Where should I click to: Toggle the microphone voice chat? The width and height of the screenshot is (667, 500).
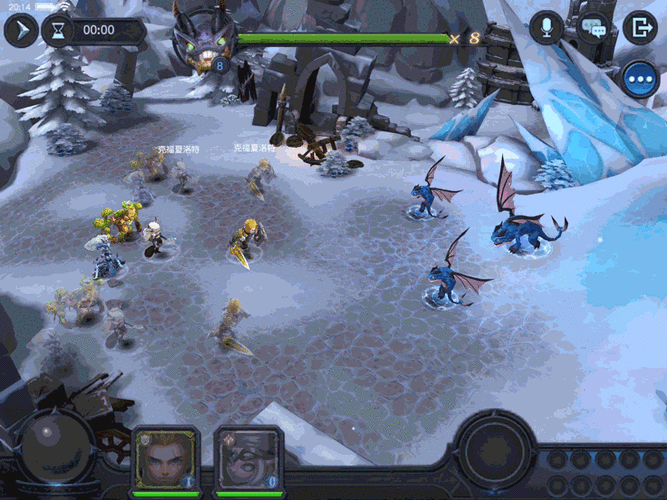pyautogui.click(x=547, y=28)
